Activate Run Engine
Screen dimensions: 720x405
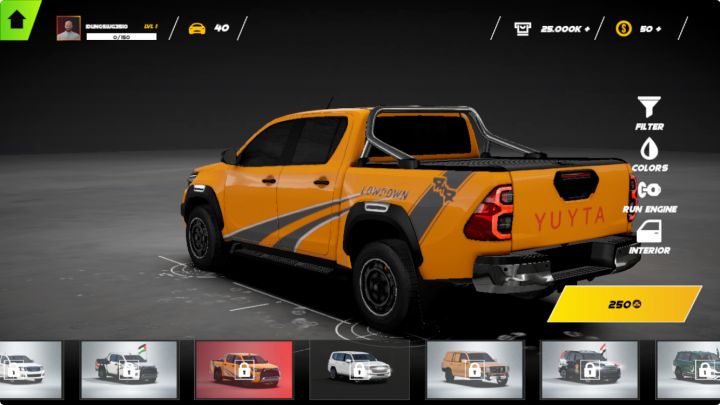point(649,192)
